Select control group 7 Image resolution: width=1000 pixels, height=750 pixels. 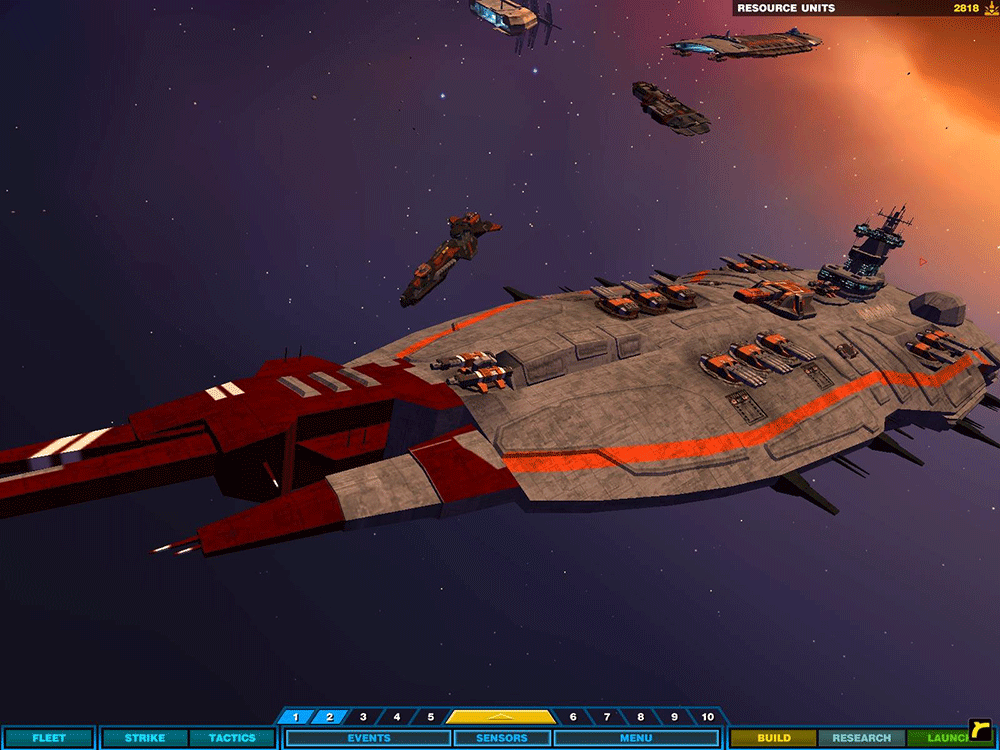(x=607, y=717)
